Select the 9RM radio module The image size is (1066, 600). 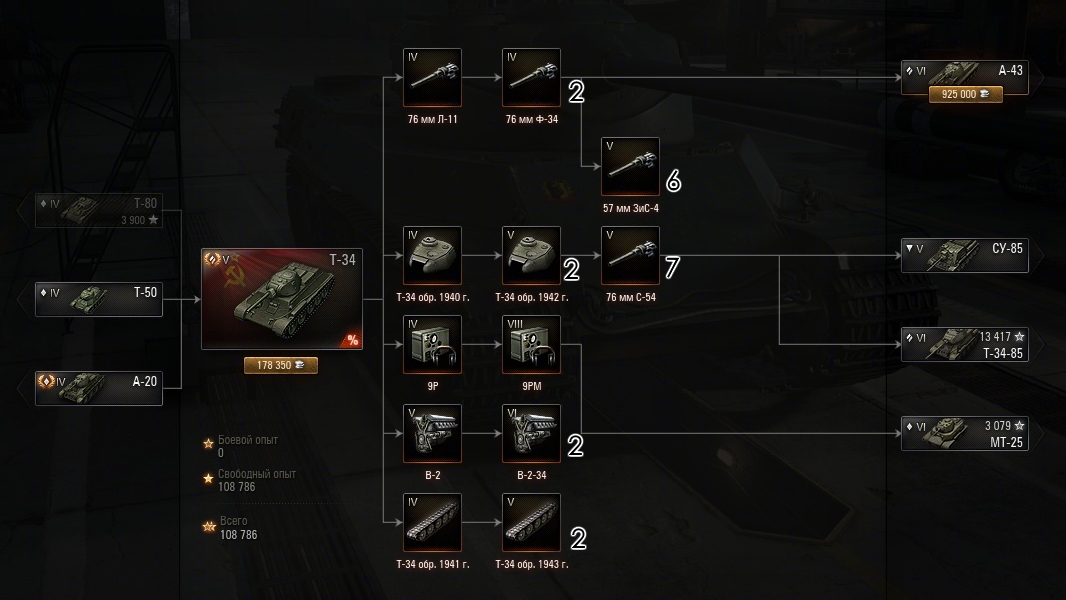coord(531,344)
